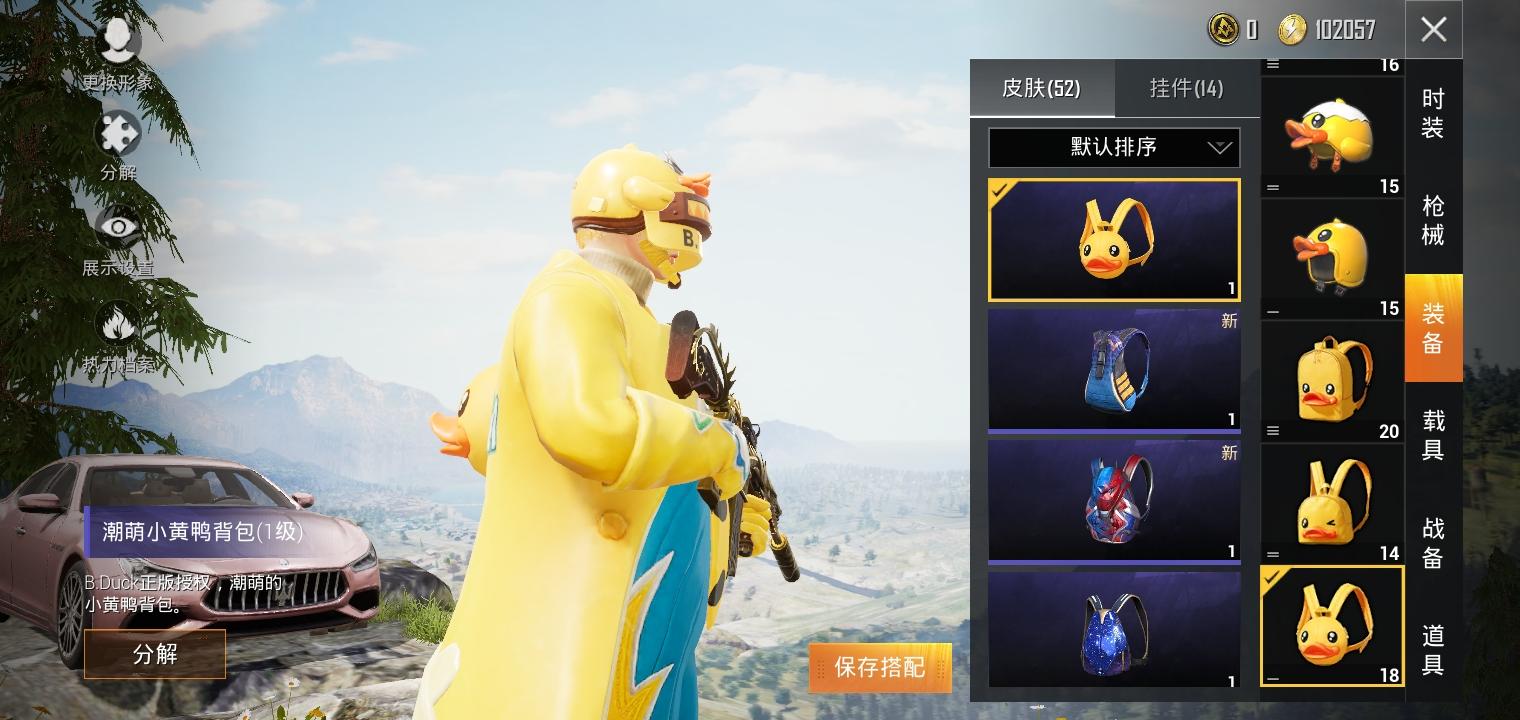
Task: Select the blue galaxy backpack thumbnail
Action: pos(1113,630)
